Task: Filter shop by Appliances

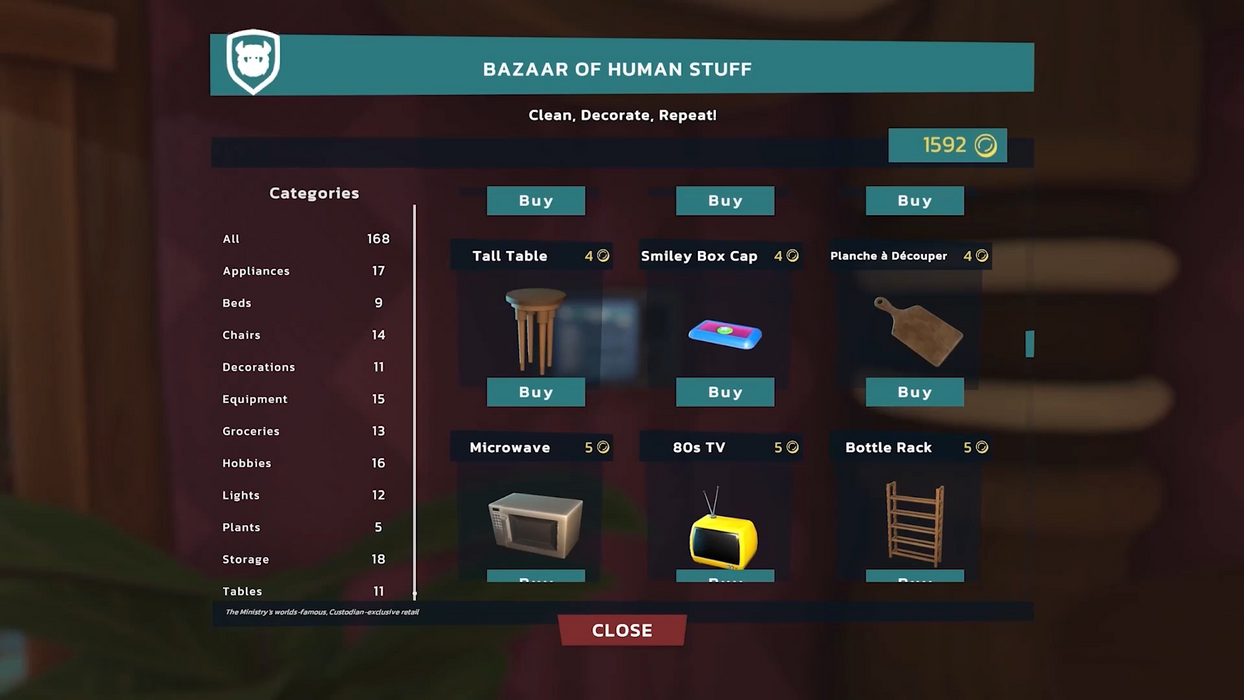Action: 256,271
